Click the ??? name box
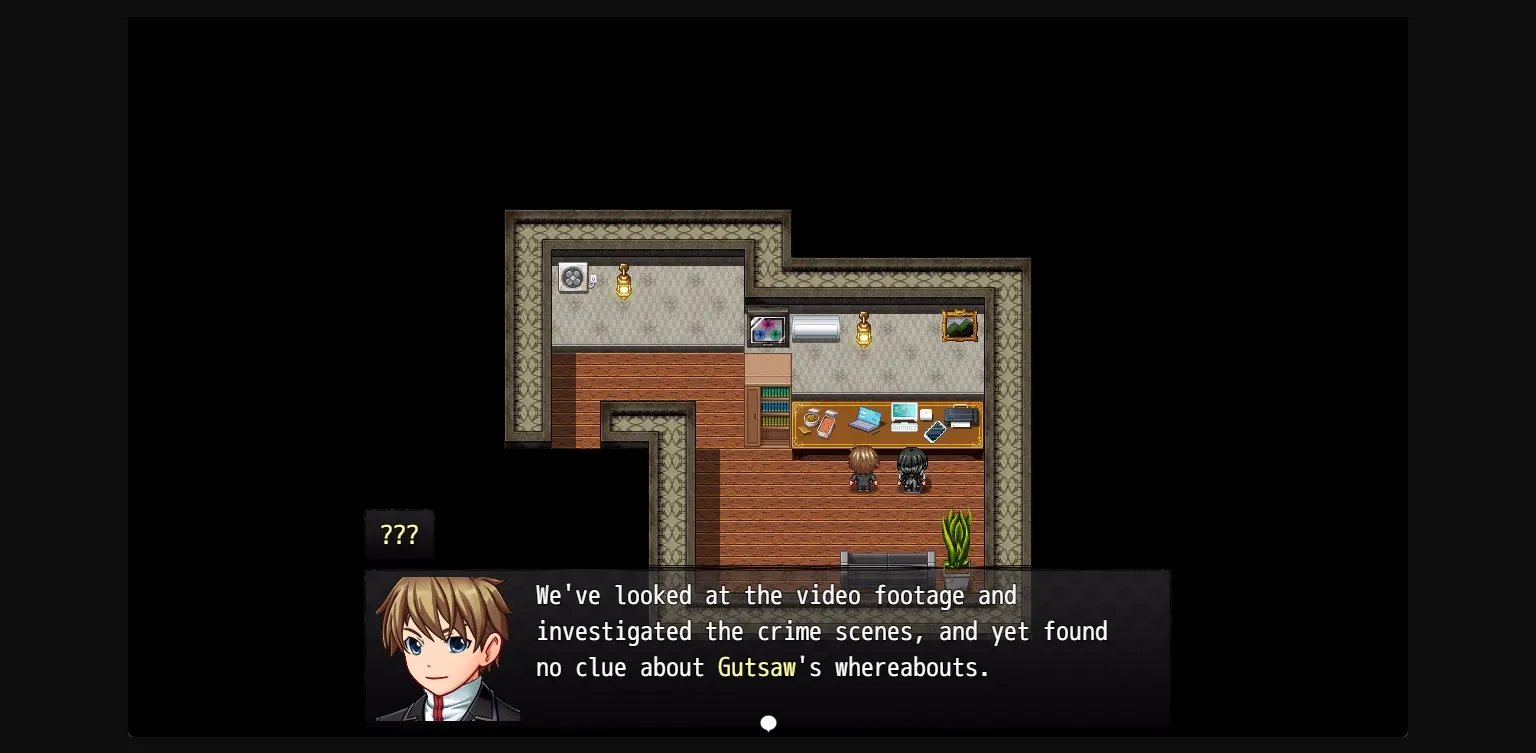The image size is (1536, 753). tap(399, 534)
